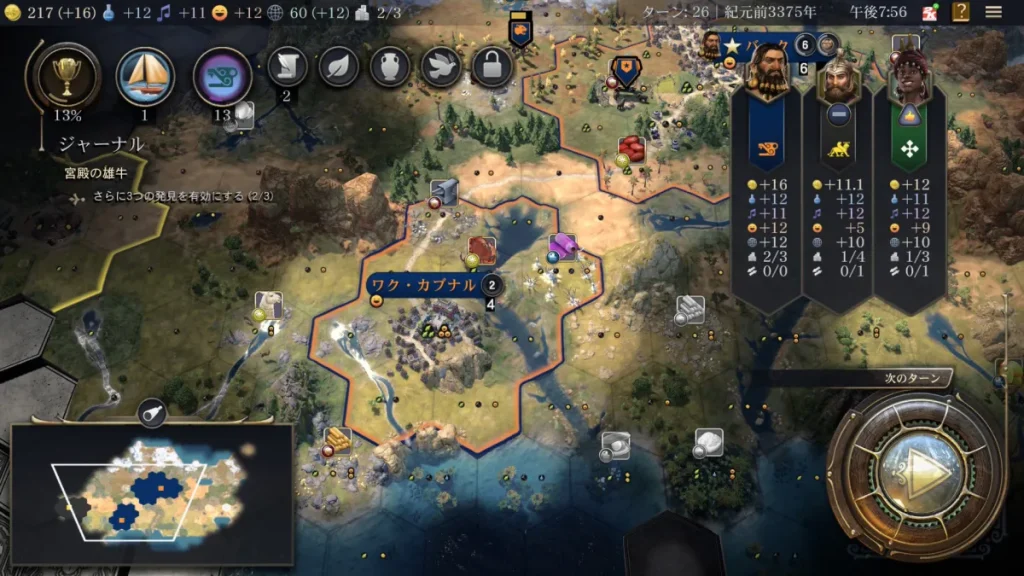The width and height of the screenshot is (1024, 576).
Task: Open the victory progress trophy icon
Action: click(x=64, y=74)
